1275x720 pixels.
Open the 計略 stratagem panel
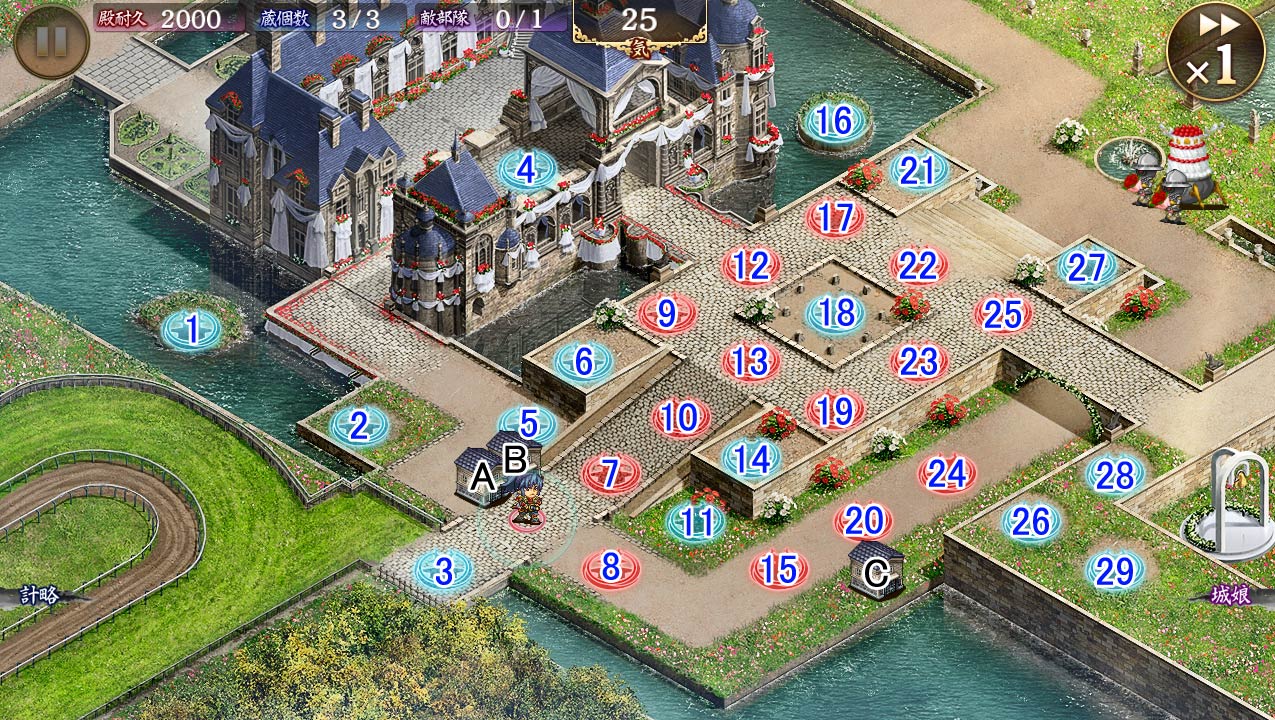[x=40, y=596]
